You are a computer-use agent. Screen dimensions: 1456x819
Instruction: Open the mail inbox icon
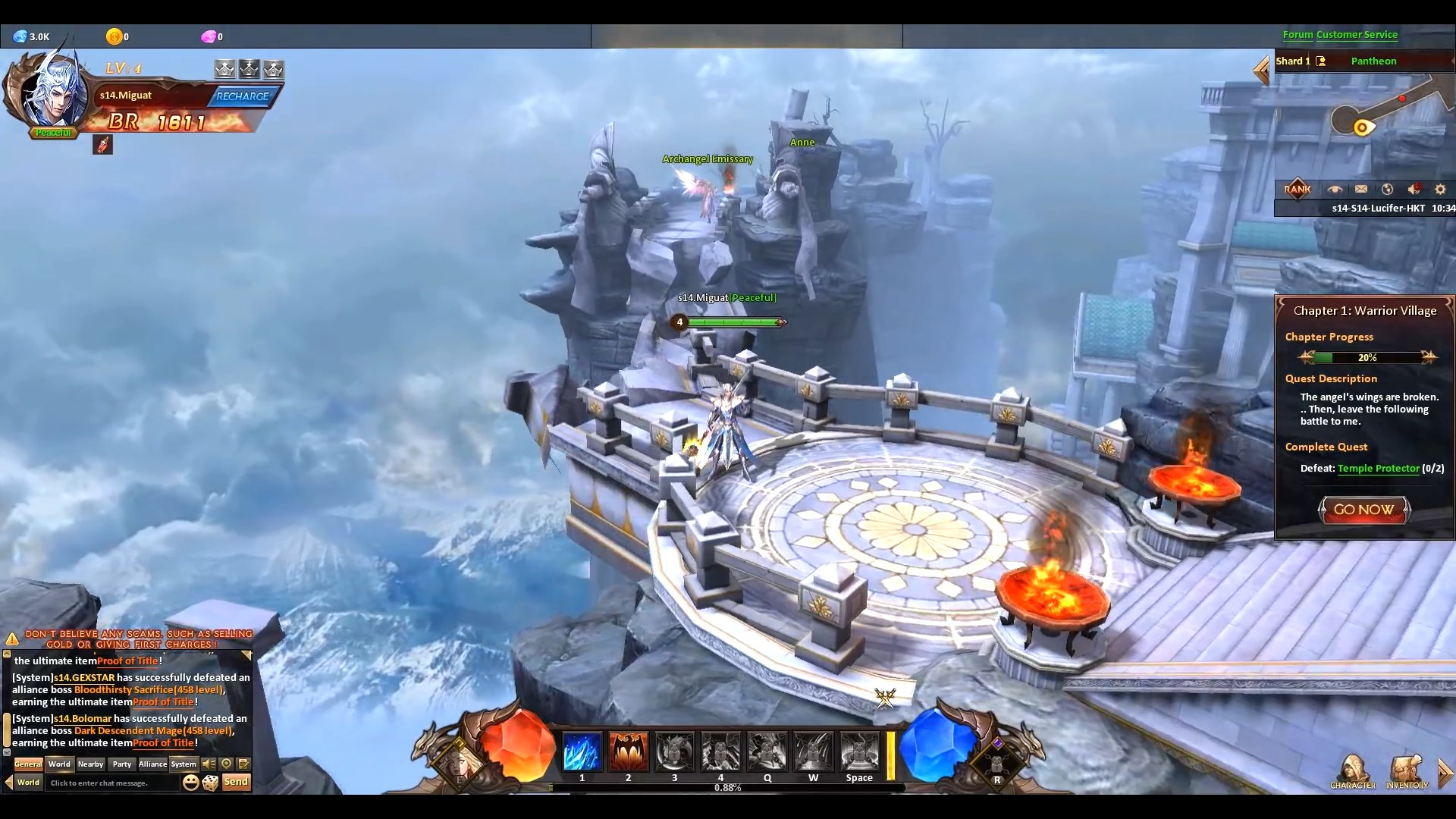point(1360,189)
